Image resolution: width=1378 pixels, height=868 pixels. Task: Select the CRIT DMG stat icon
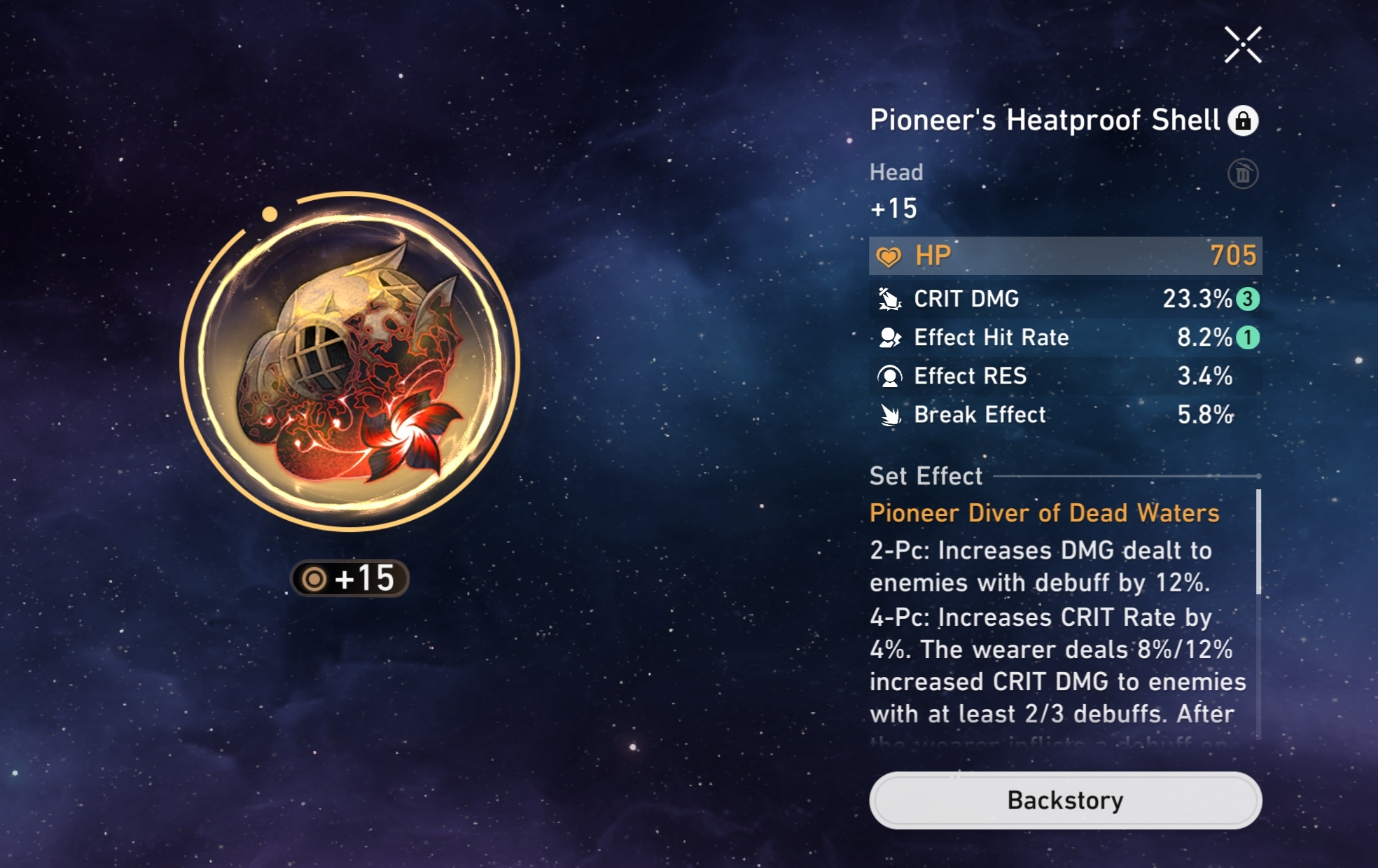[889, 298]
